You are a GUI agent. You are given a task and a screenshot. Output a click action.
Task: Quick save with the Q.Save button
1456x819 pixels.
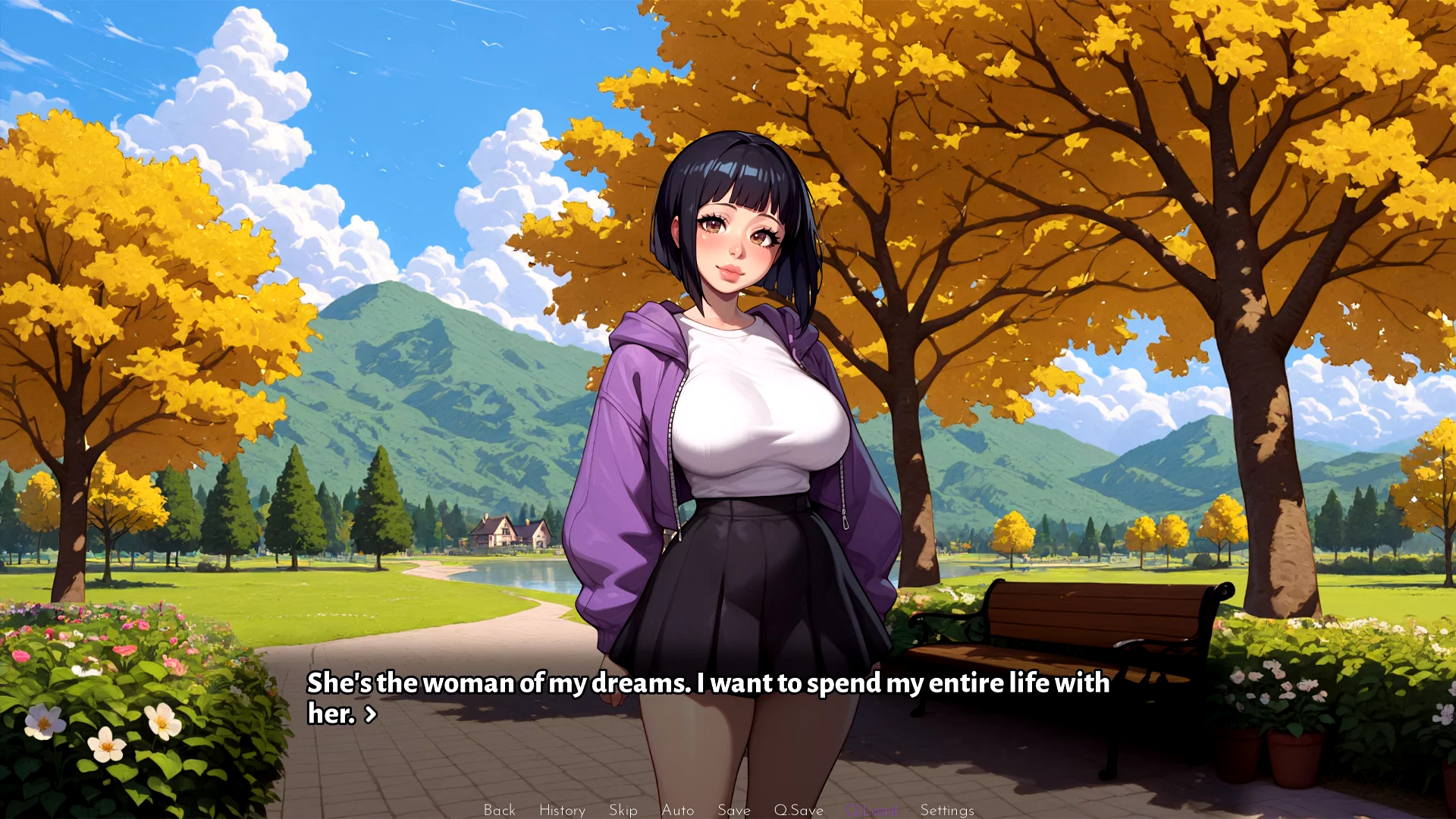click(798, 810)
